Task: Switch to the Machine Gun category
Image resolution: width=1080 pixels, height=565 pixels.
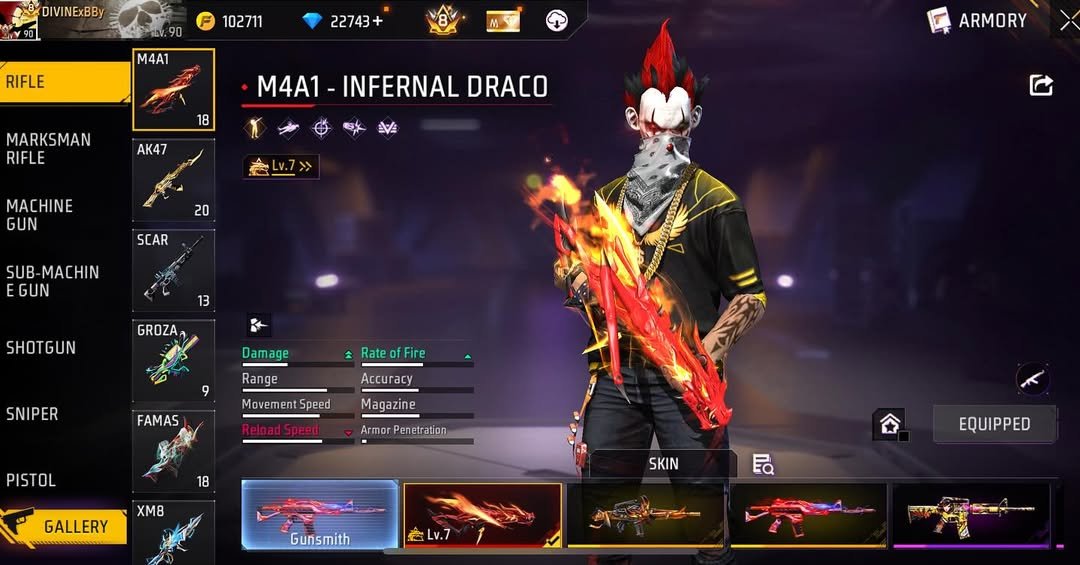Action: (x=40, y=215)
